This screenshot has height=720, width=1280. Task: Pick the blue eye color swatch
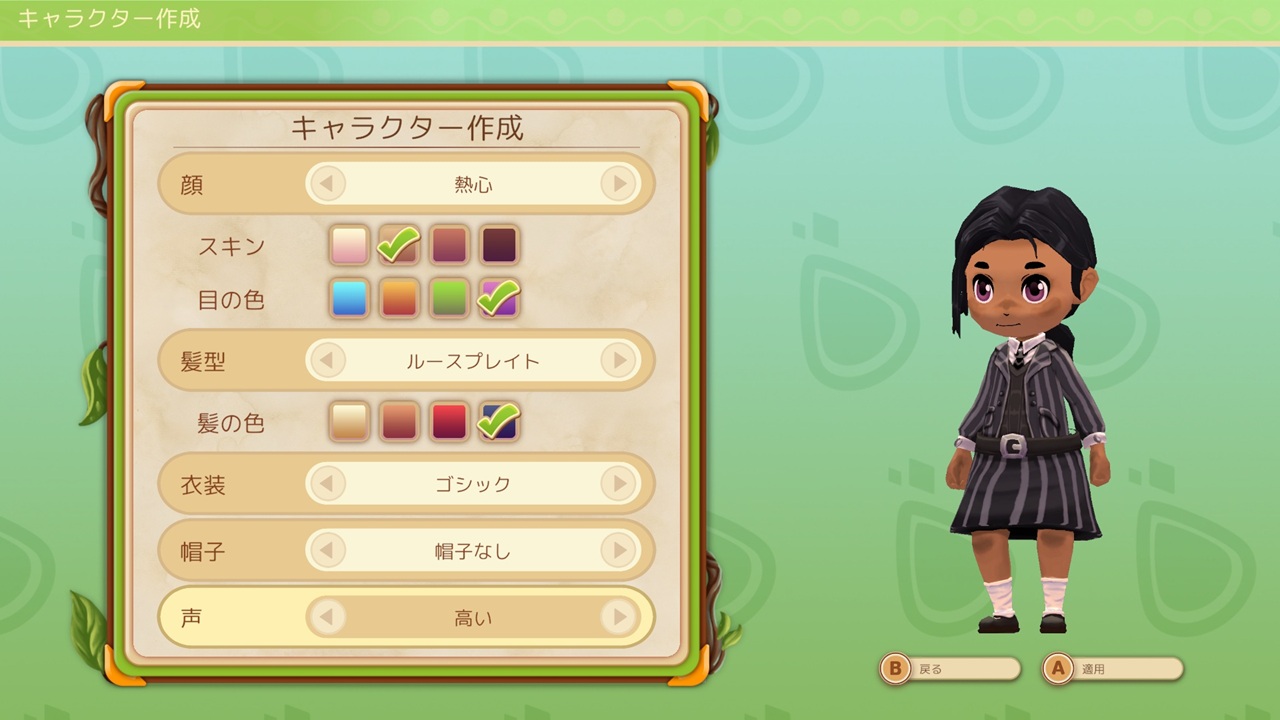coord(350,299)
